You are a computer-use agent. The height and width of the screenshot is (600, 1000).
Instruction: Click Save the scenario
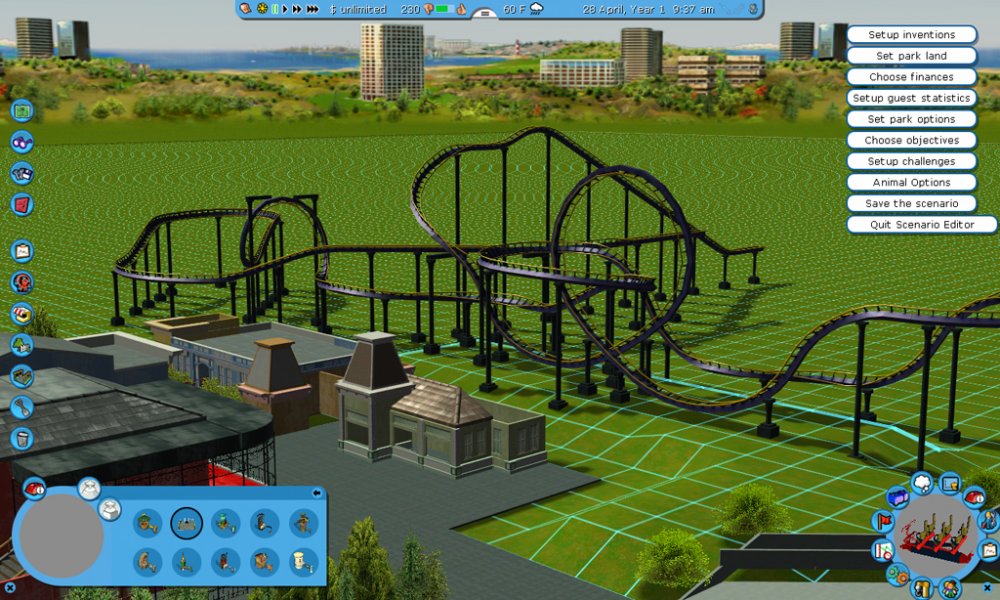[911, 203]
